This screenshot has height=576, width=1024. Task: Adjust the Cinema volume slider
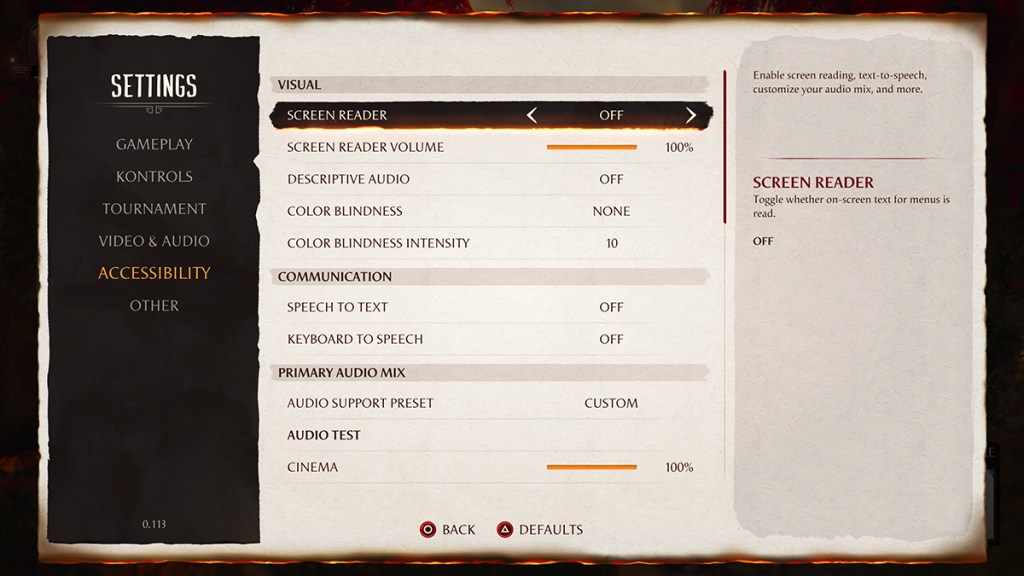click(591, 467)
